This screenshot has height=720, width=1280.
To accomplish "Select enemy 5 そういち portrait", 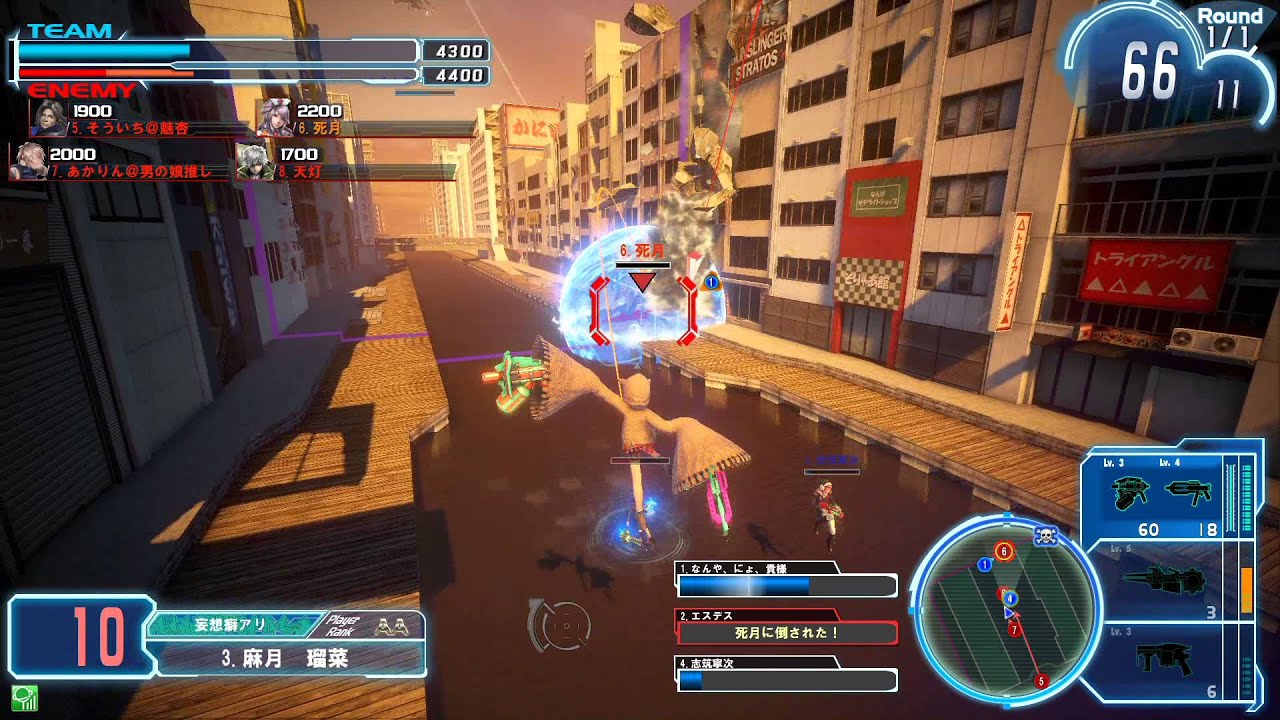I will [x=48, y=119].
